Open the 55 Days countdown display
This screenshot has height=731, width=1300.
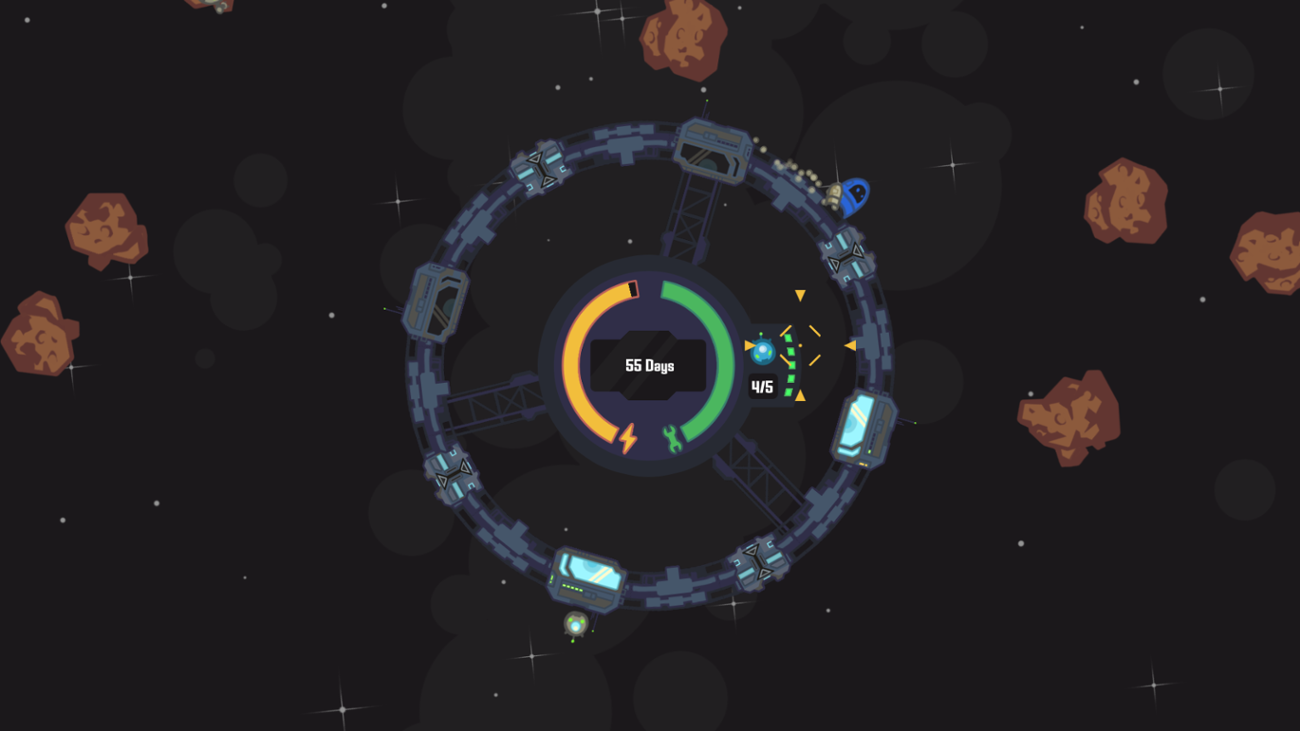pyautogui.click(x=648, y=365)
